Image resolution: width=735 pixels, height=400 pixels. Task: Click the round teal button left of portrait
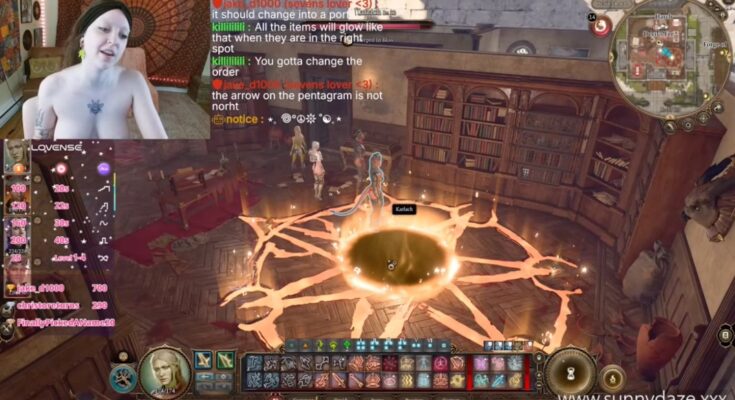(123, 378)
